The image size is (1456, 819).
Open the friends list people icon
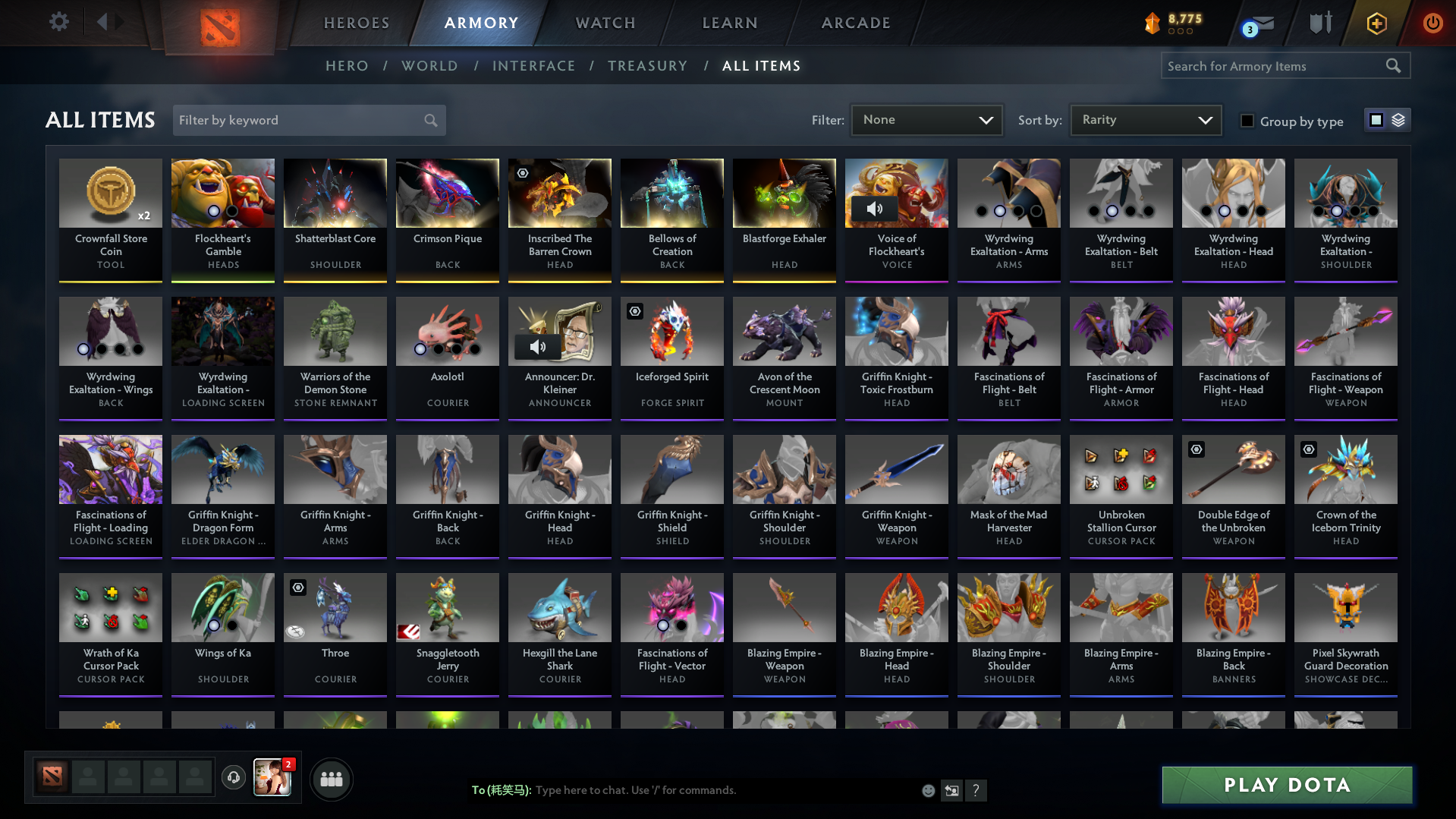click(331, 778)
